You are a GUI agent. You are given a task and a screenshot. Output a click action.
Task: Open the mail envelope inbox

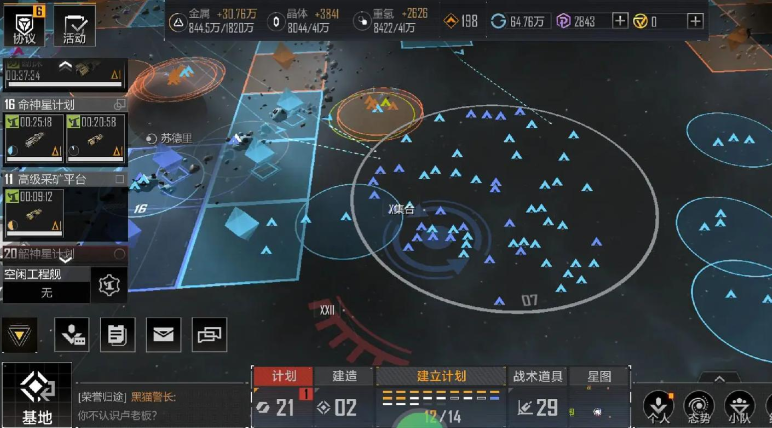[x=163, y=335]
